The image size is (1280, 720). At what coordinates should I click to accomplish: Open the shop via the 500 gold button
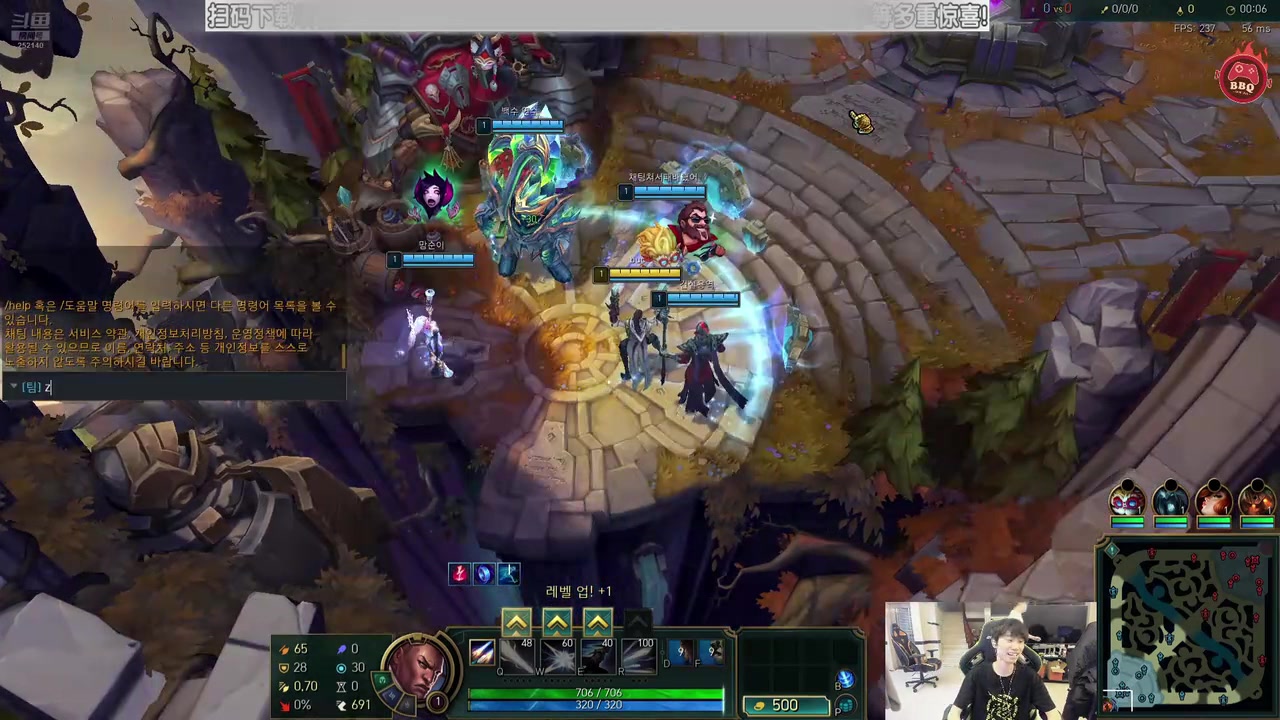pos(786,705)
